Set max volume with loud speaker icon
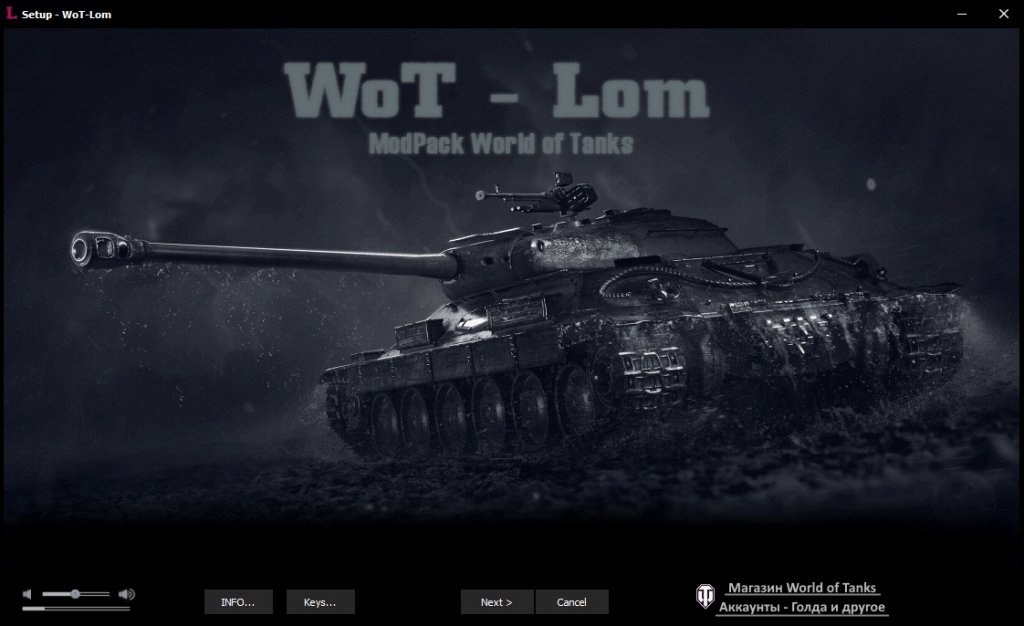This screenshot has width=1024, height=626. [x=126, y=594]
